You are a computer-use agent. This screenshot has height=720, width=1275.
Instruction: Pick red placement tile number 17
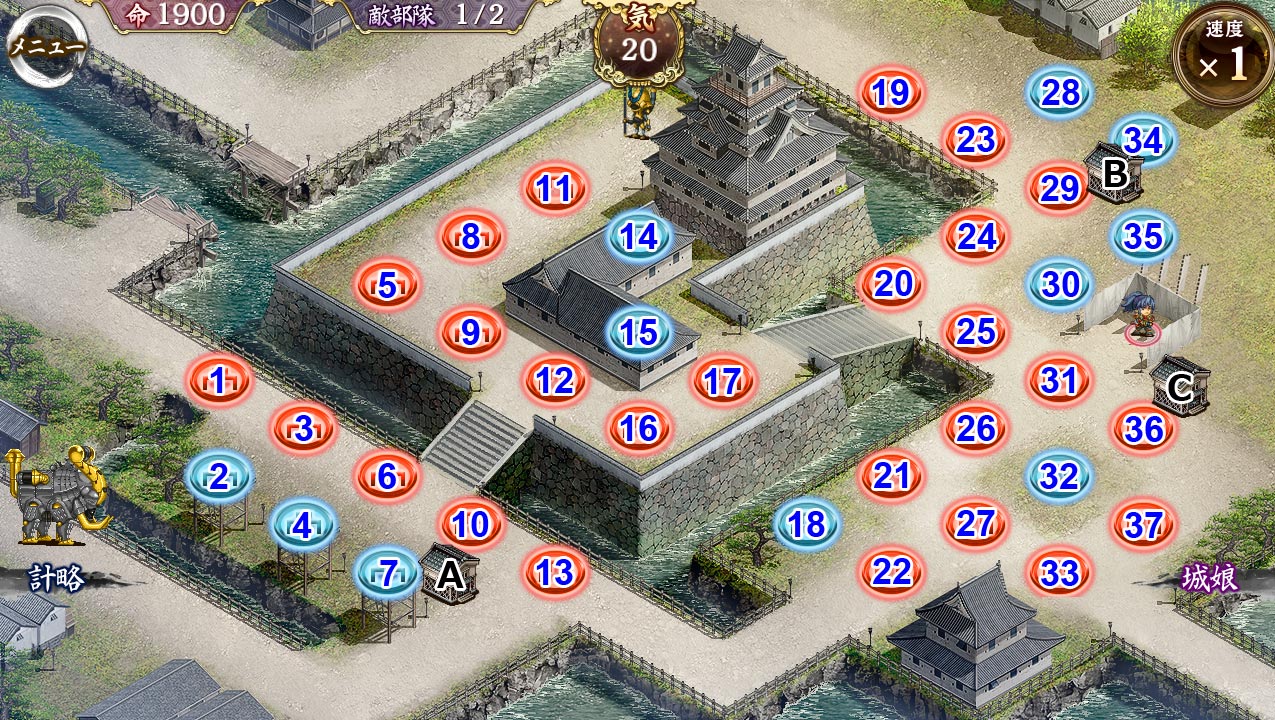click(x=722, y=380)
